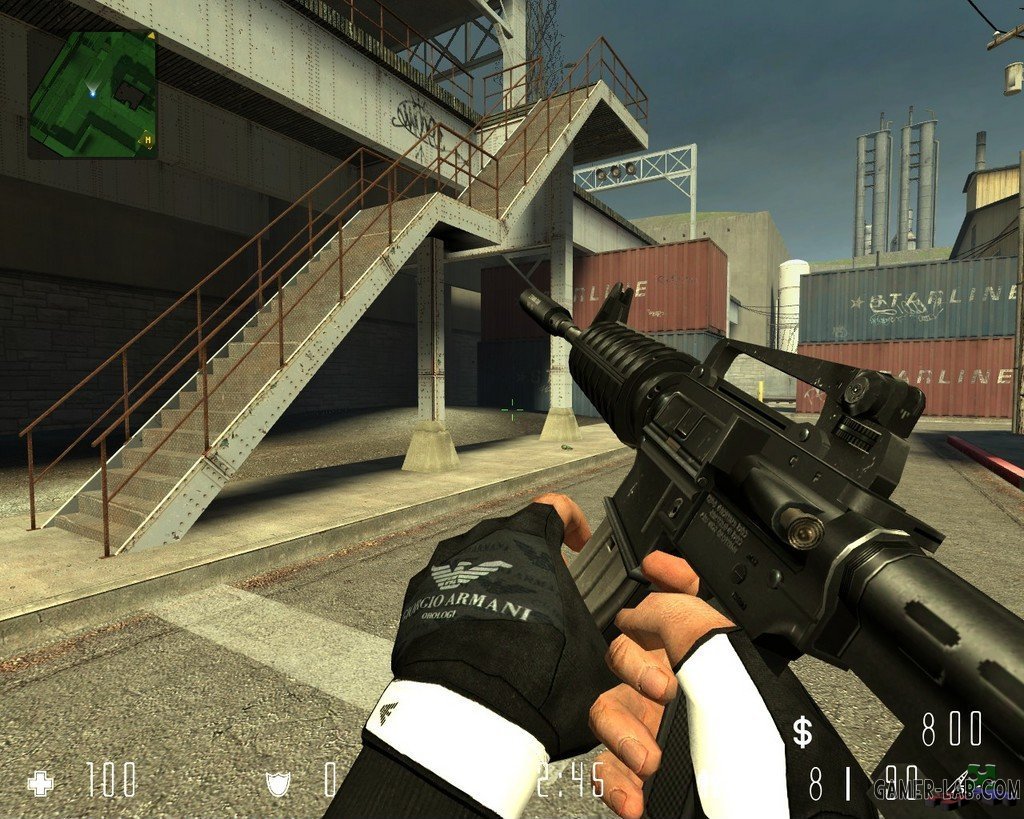Select the health cross icon
Screen dimensions: 1024x819
41,783
